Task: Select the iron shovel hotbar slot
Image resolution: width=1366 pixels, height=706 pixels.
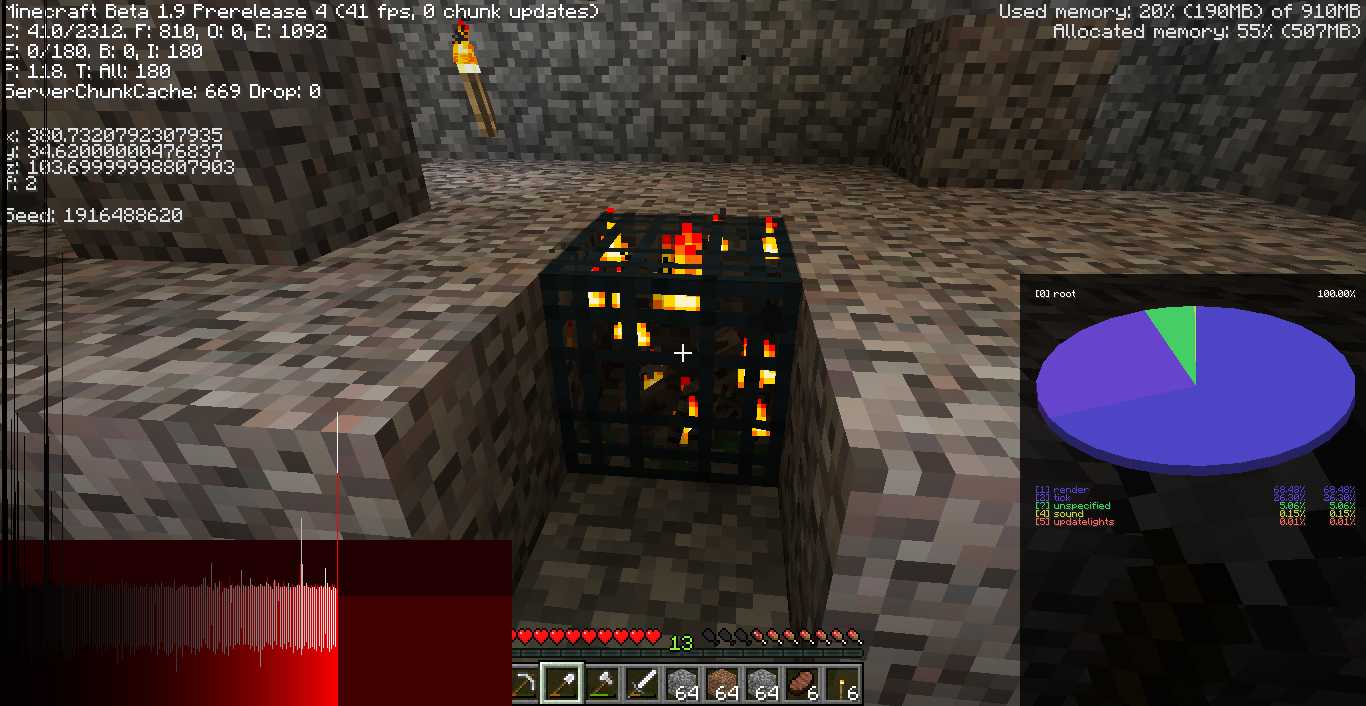Action: pyautogui.click(x=561, y=684)
